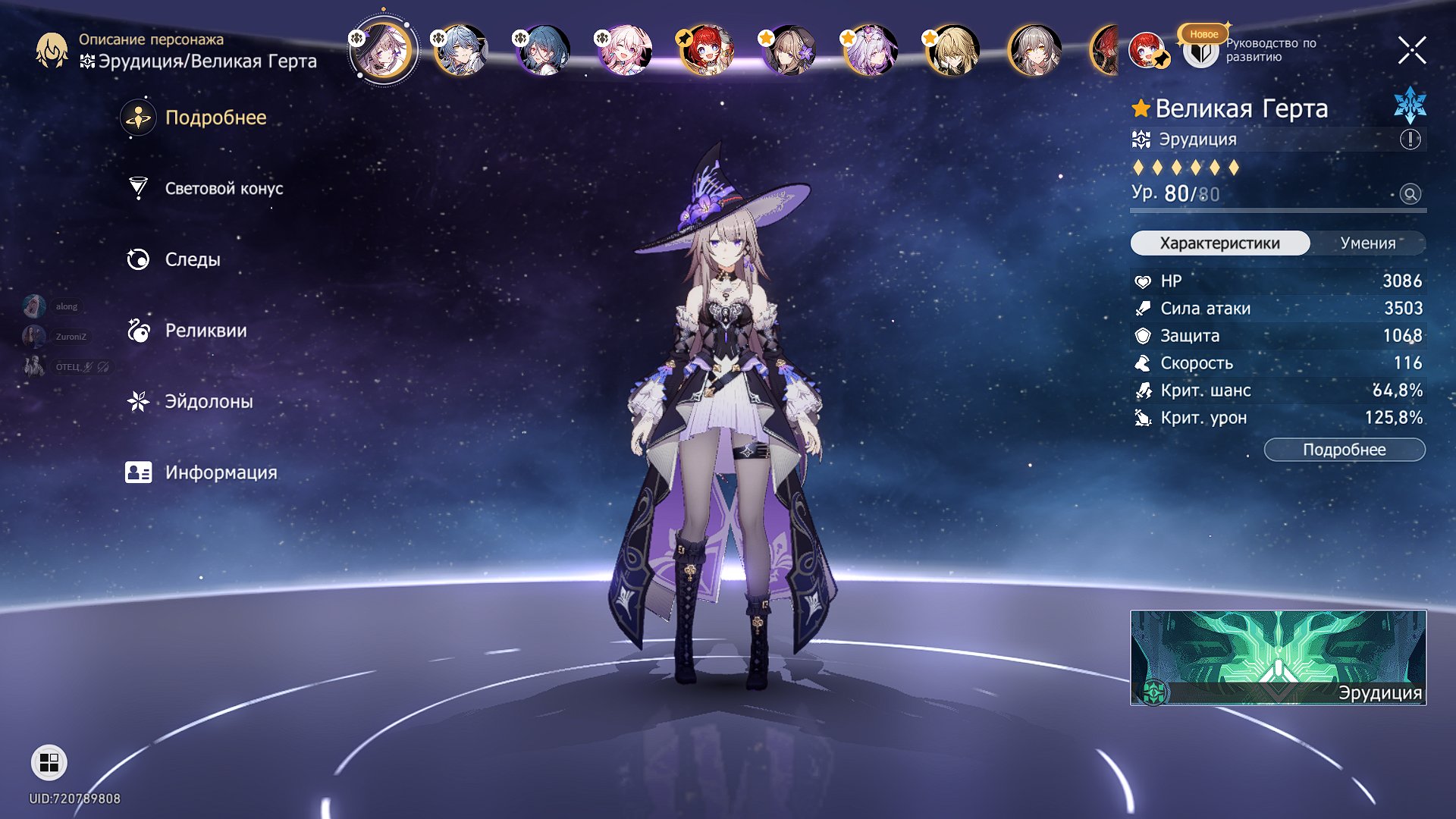Open the Информация entry
This screenshot has width=1456, height=819.
tap(221, 472)
